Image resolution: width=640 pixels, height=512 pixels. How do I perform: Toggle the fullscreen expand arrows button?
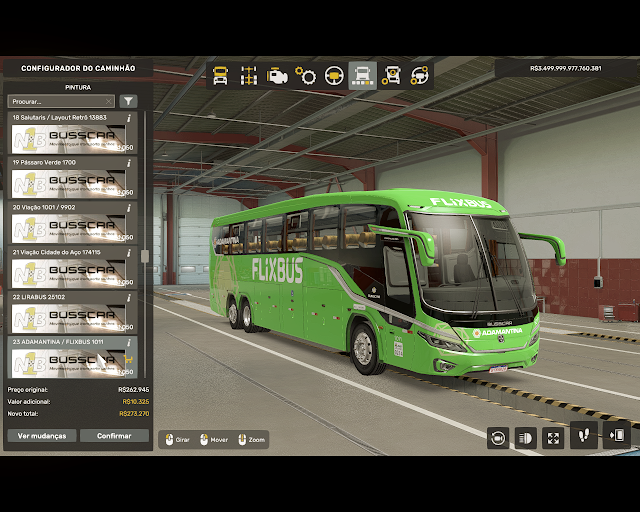coord(553,437)
